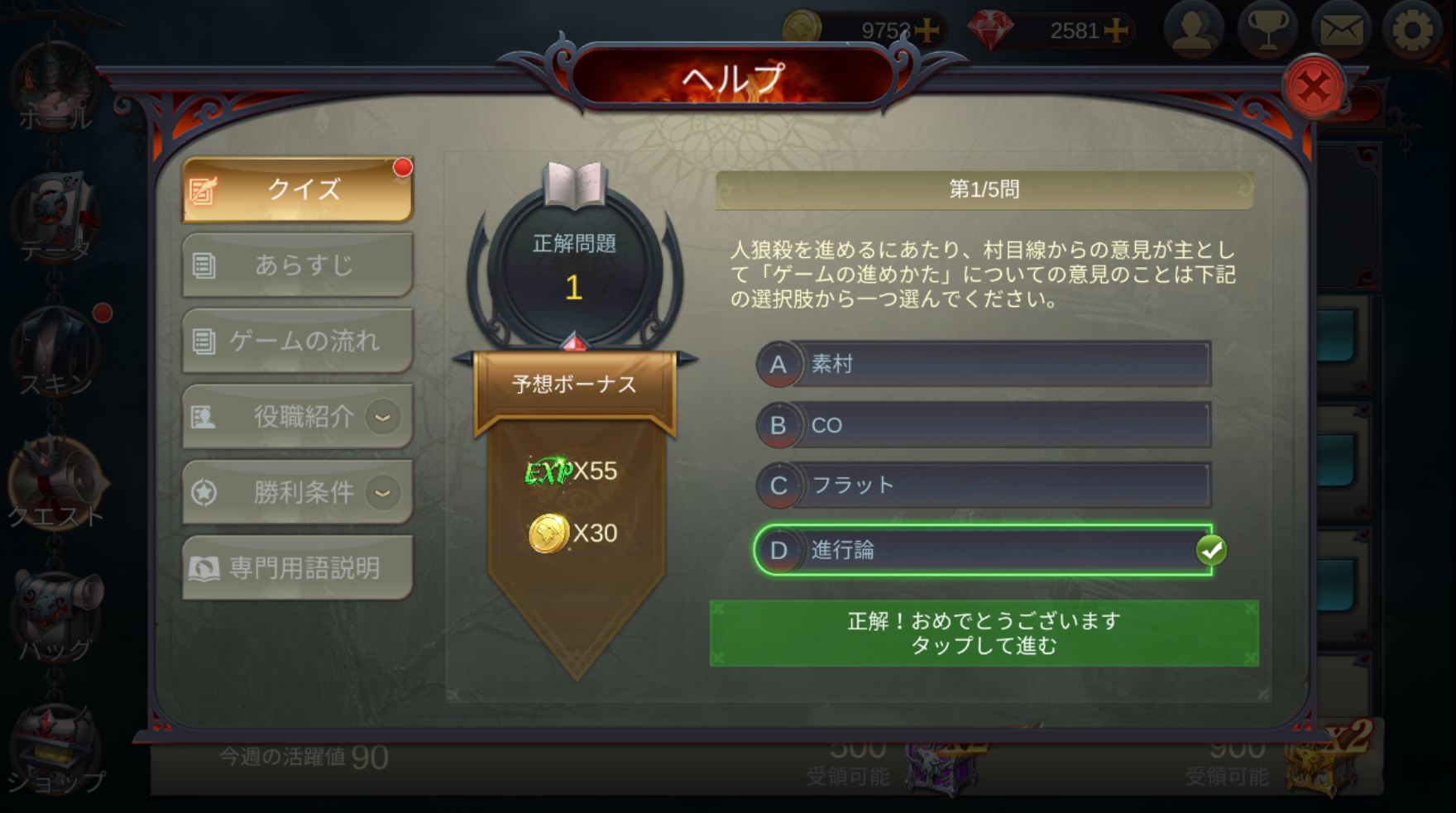Select answer D 進行論
The width and height of the screenshot is (1456, 813).
(983, 550)
